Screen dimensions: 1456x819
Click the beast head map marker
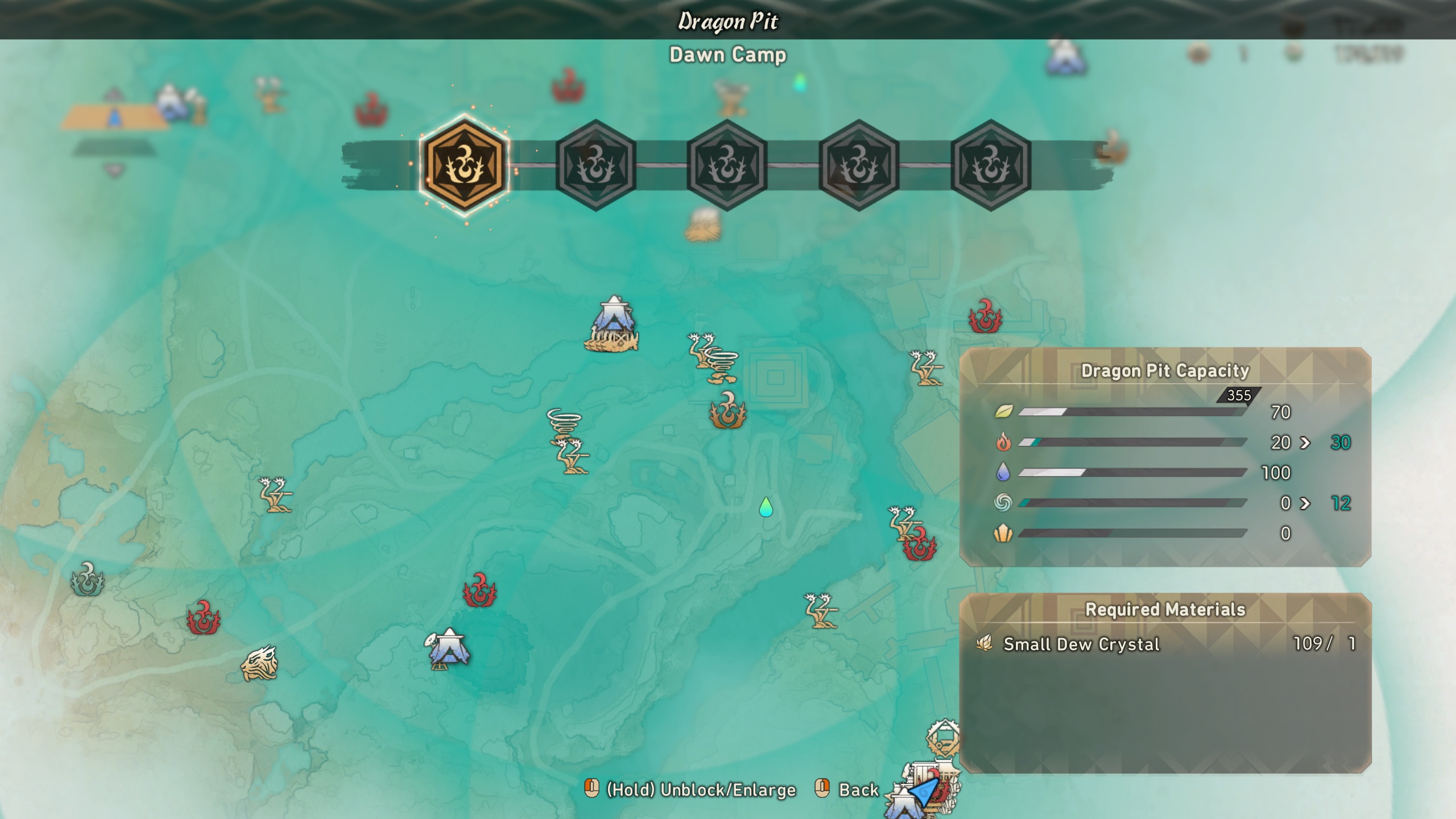pyautogui.click(x=259, y=663)
